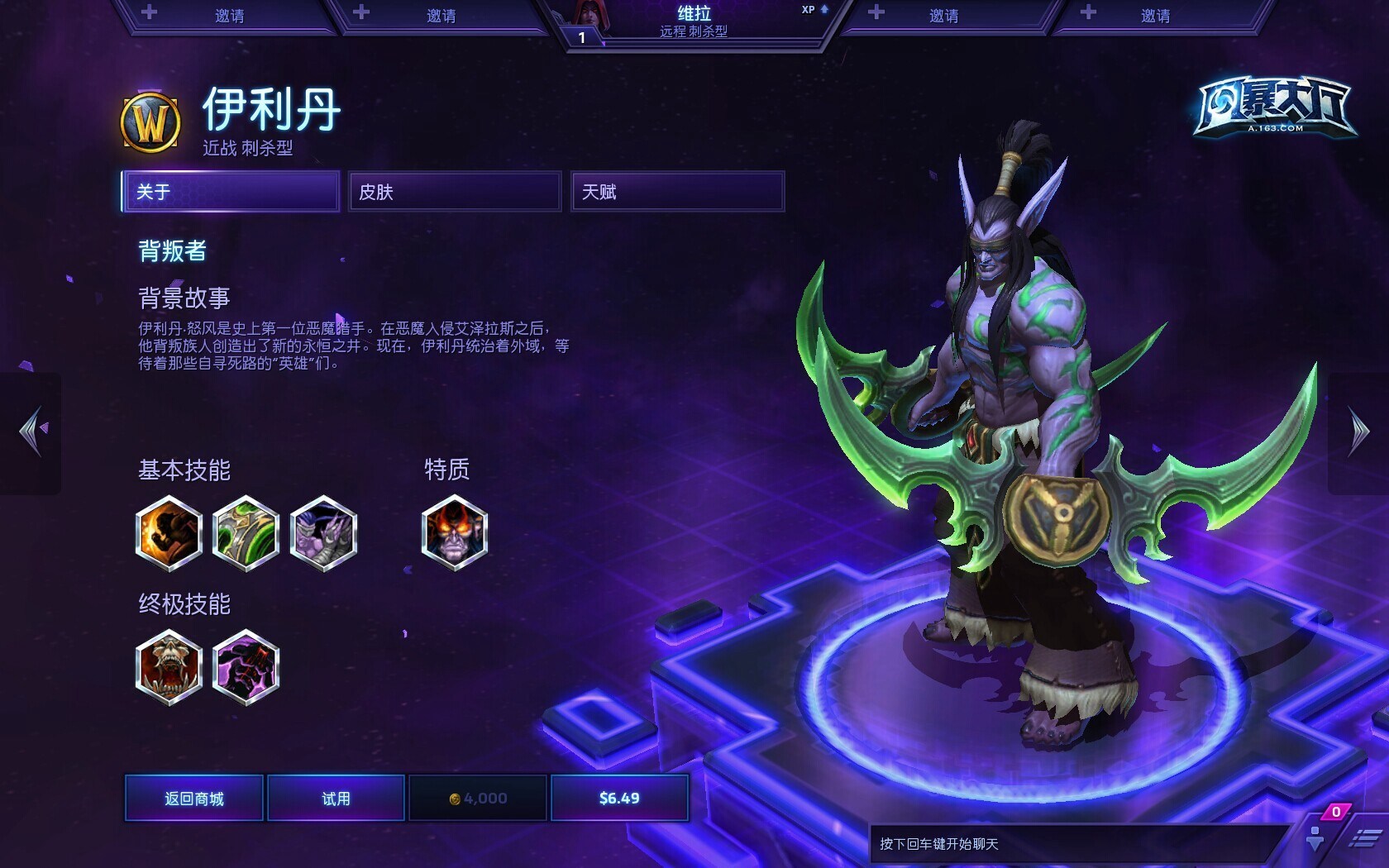Open the friends list icon with counter
Image resolution: width=1389 pixels, height=868 pixels.
coord(1317,835)
